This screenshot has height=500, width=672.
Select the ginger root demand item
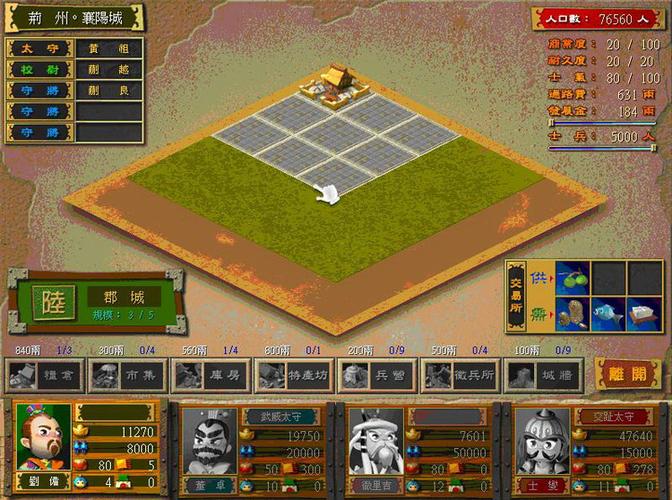point(572,315)
